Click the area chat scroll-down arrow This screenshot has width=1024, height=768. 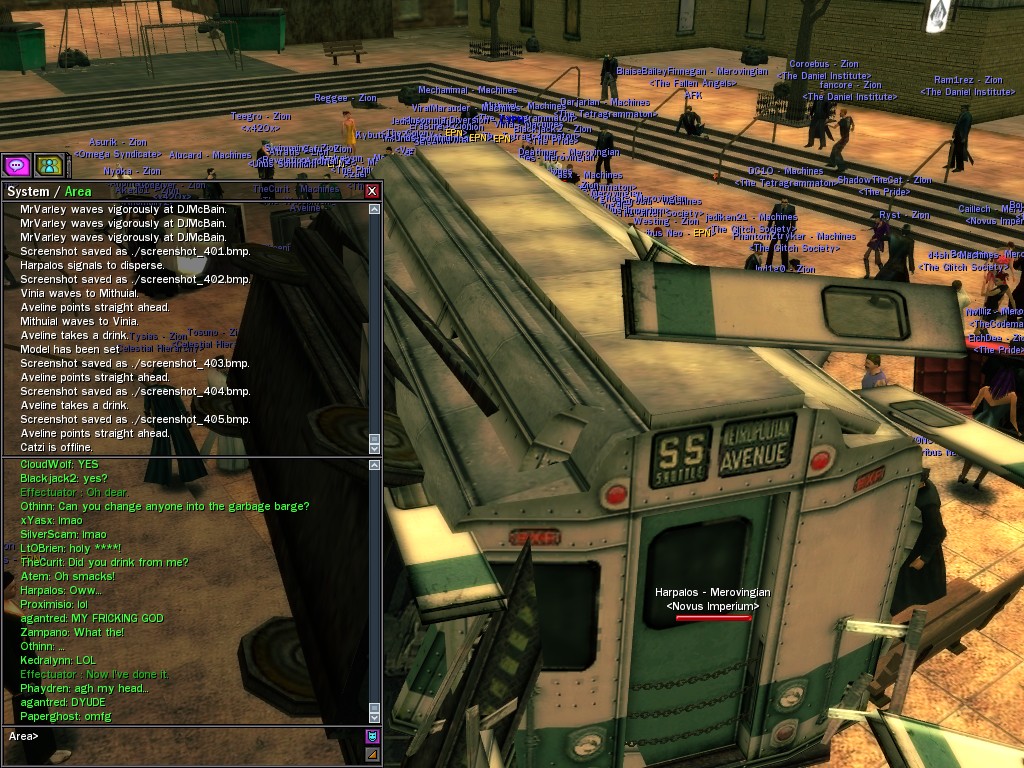point(375,716)
